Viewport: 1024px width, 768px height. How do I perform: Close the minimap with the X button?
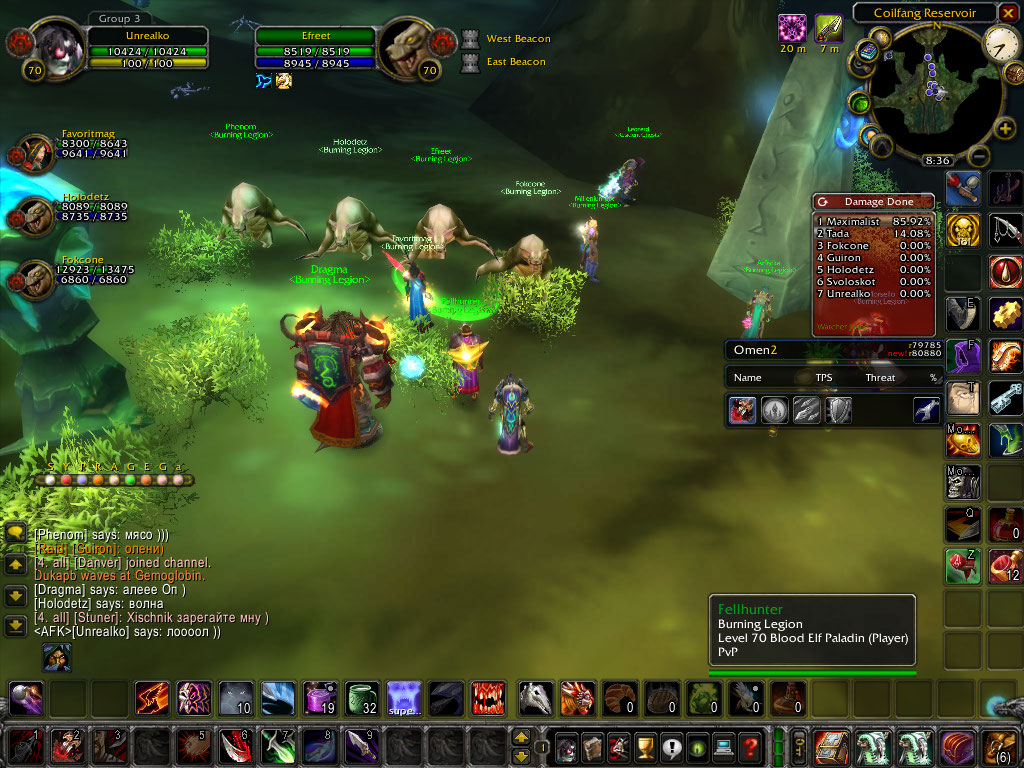[1012, 13]
